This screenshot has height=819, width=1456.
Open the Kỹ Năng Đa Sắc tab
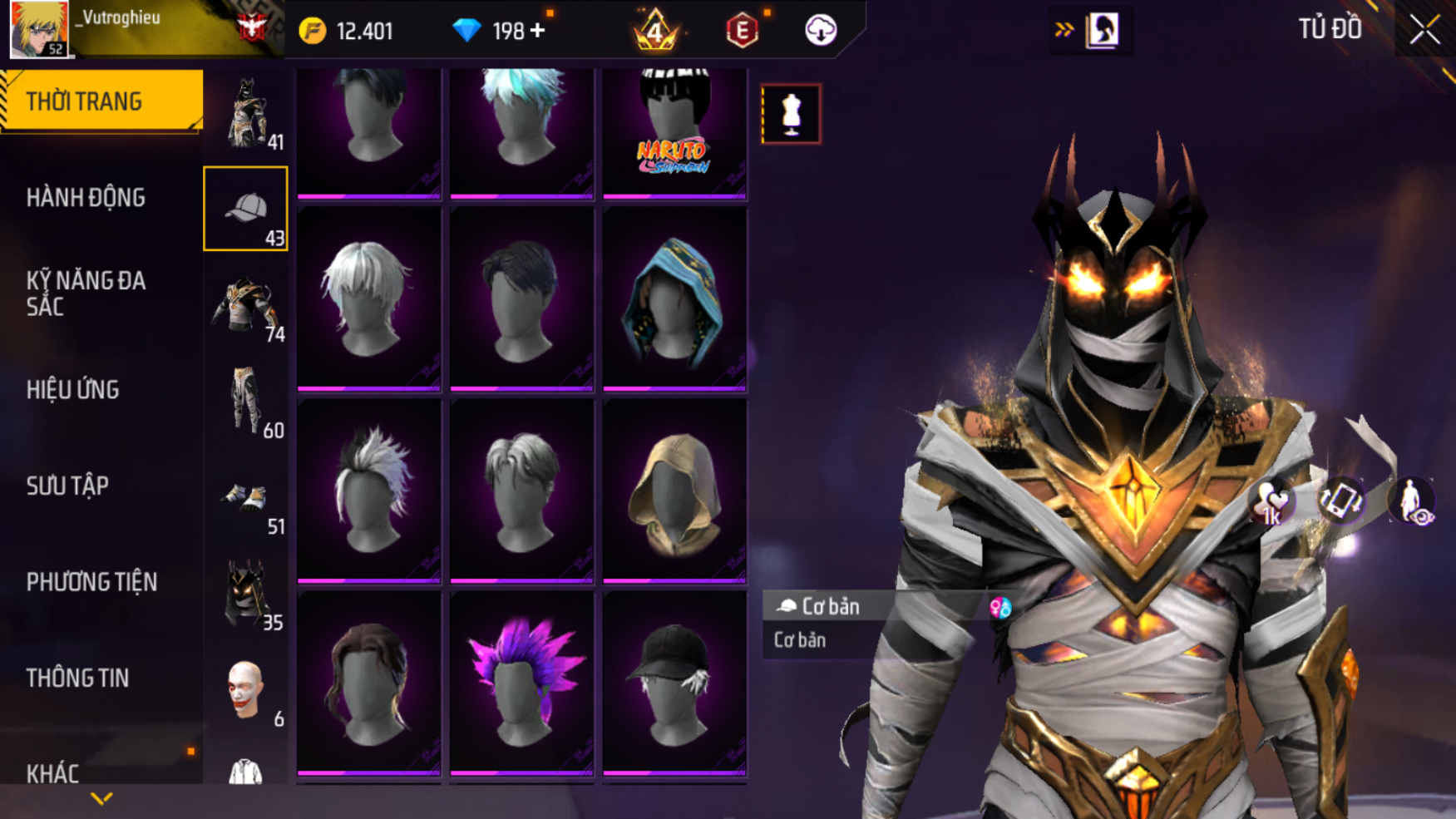click(86, 294)
